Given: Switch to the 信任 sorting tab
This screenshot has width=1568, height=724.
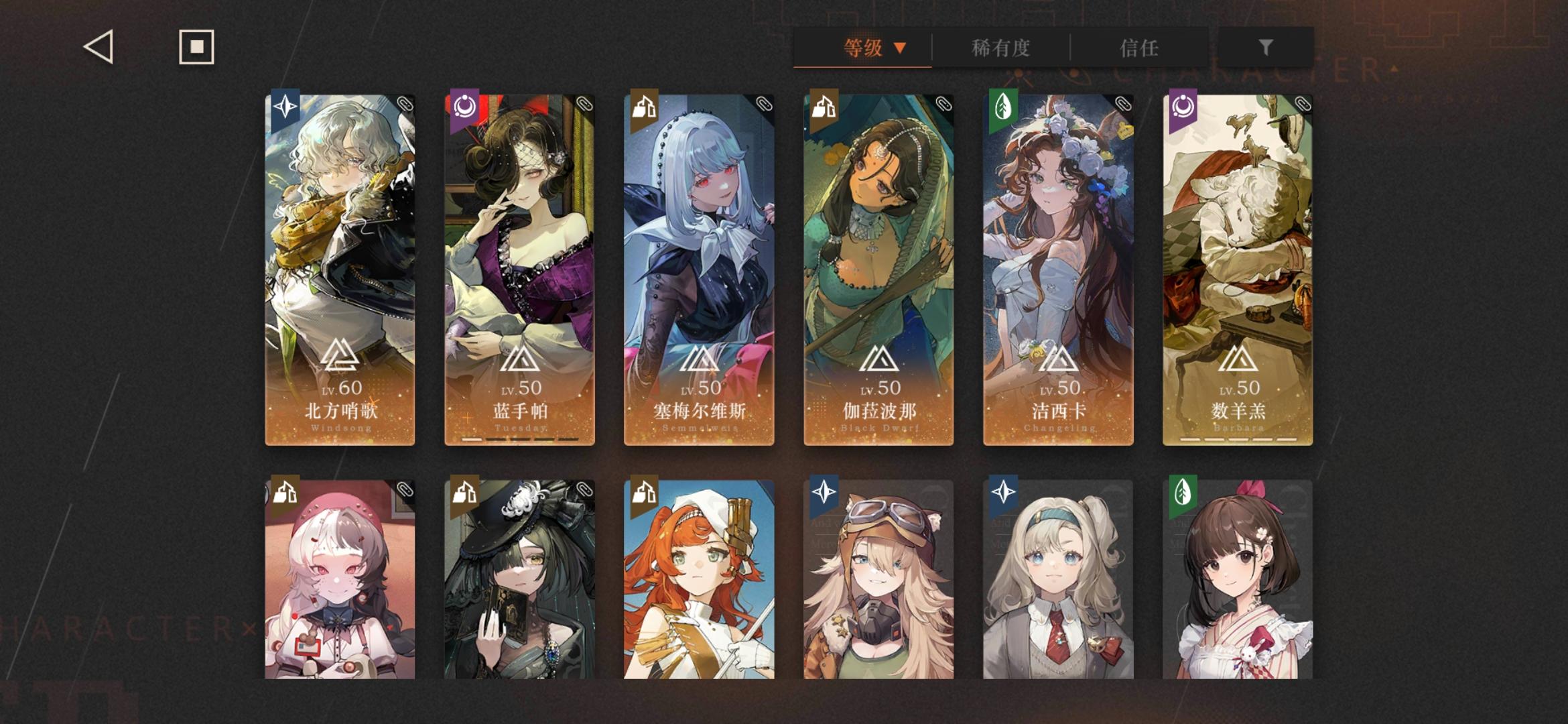Looking at the screenshot, I should (1139, 47).
